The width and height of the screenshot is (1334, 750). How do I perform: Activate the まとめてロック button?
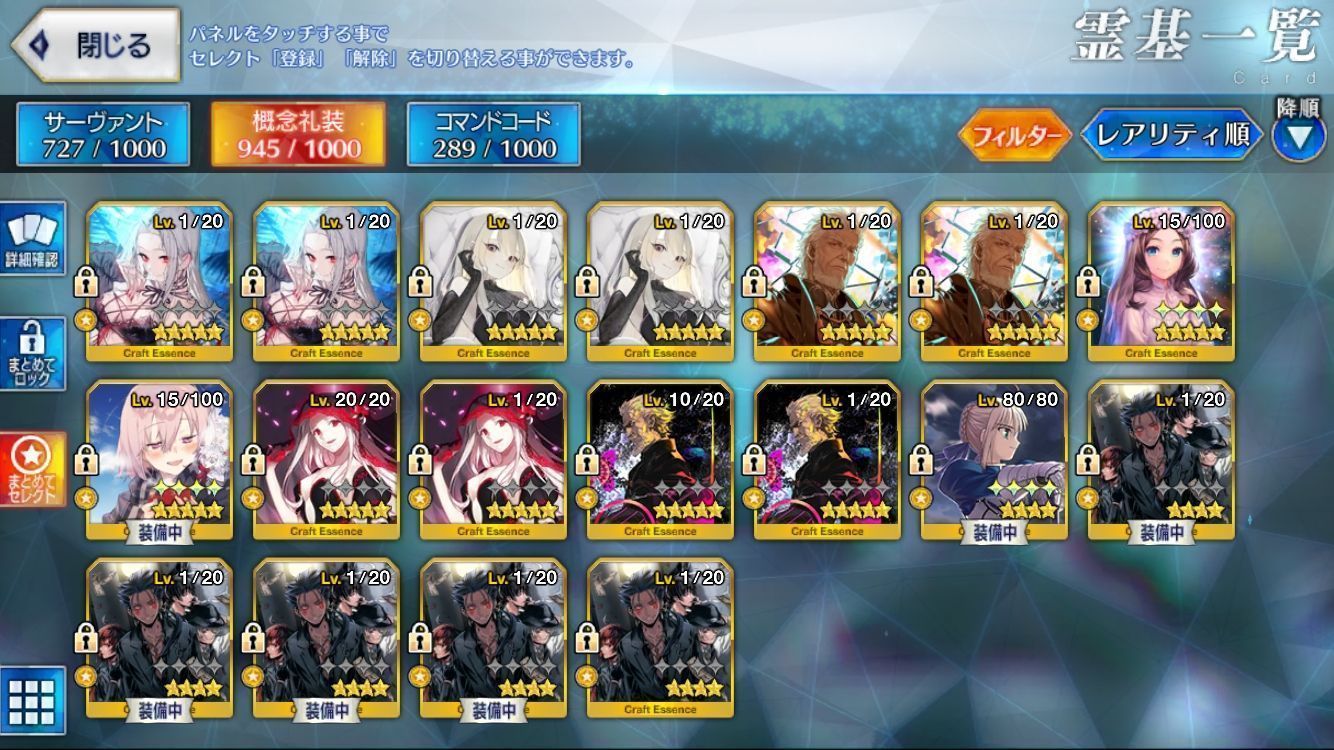point(33,354)
